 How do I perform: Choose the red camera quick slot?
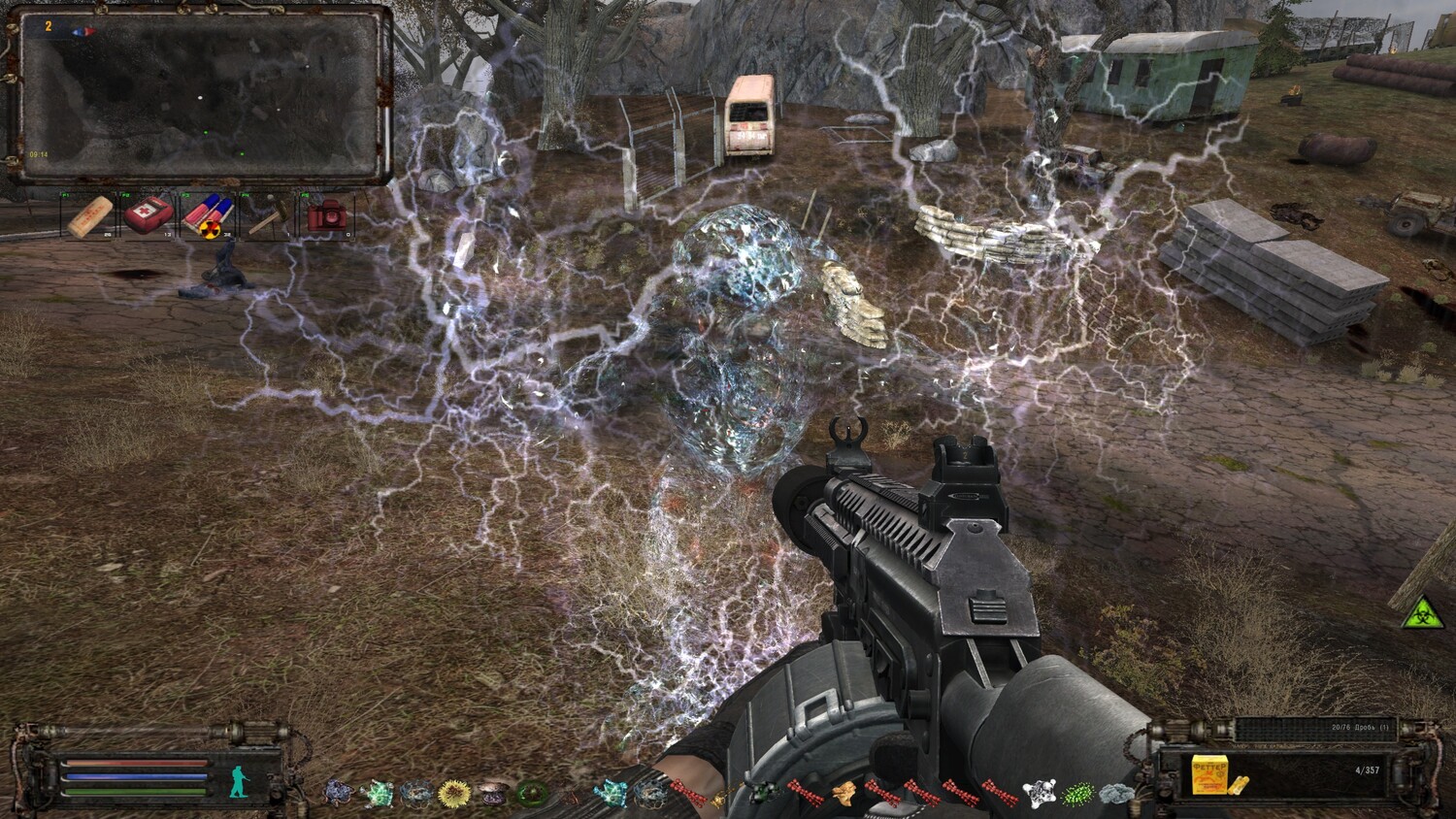[x=327, y=216]
